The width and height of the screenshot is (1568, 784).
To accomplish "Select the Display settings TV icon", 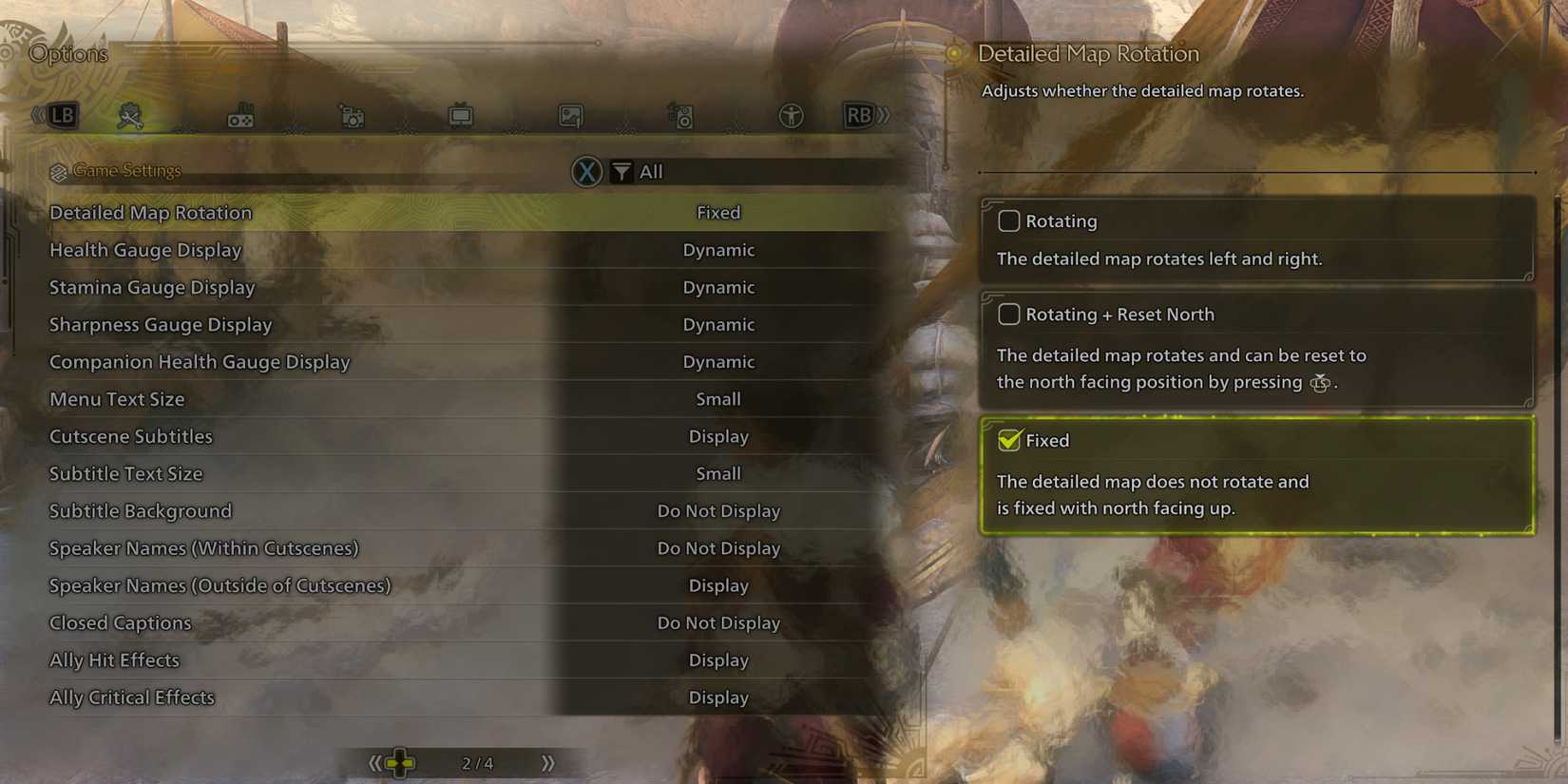I will [x=461, y=114].
